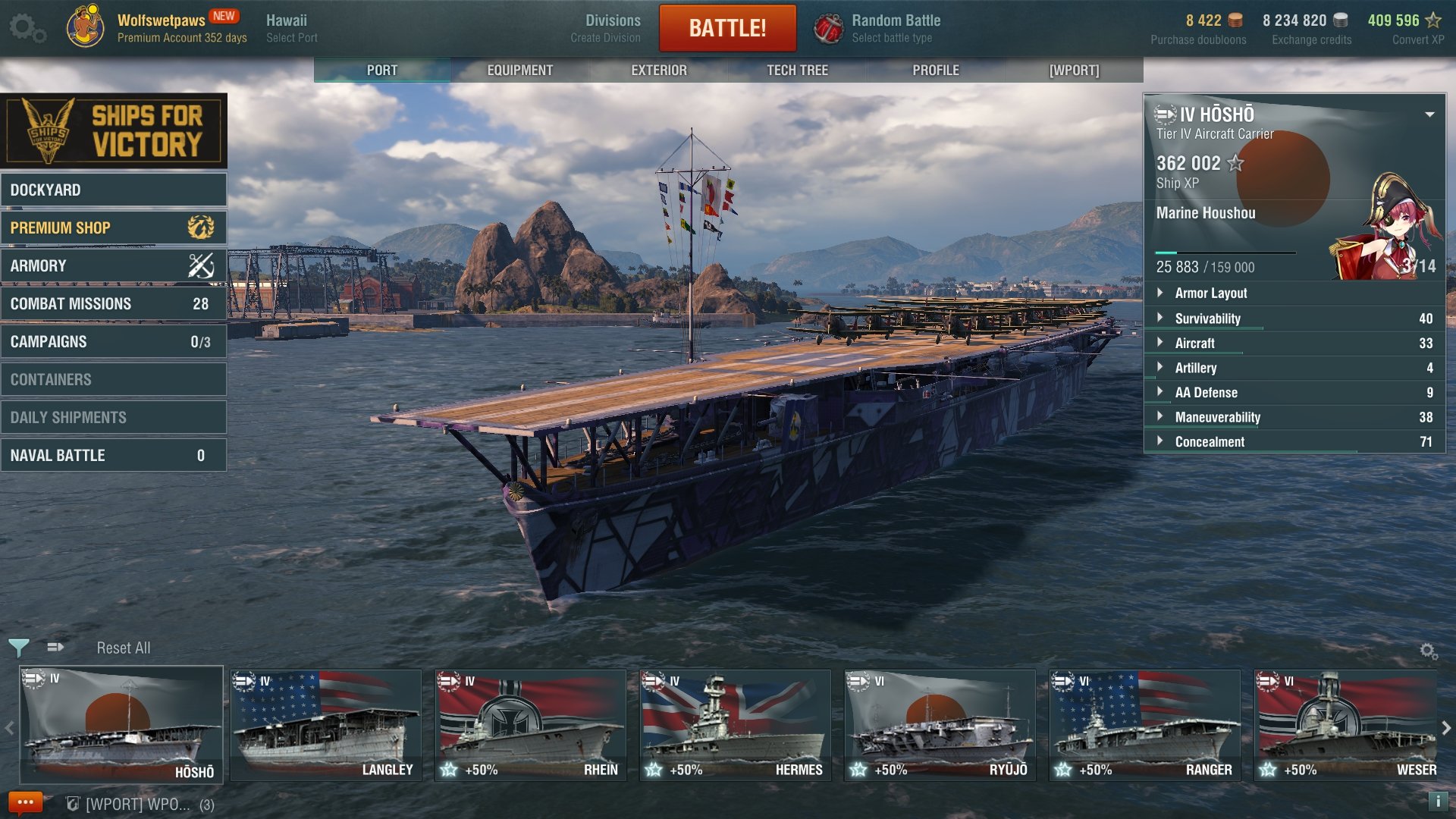Viewport: 1456px width, 819px height.
Task: Visit the Premium Shop
Action: click(114, 227)
